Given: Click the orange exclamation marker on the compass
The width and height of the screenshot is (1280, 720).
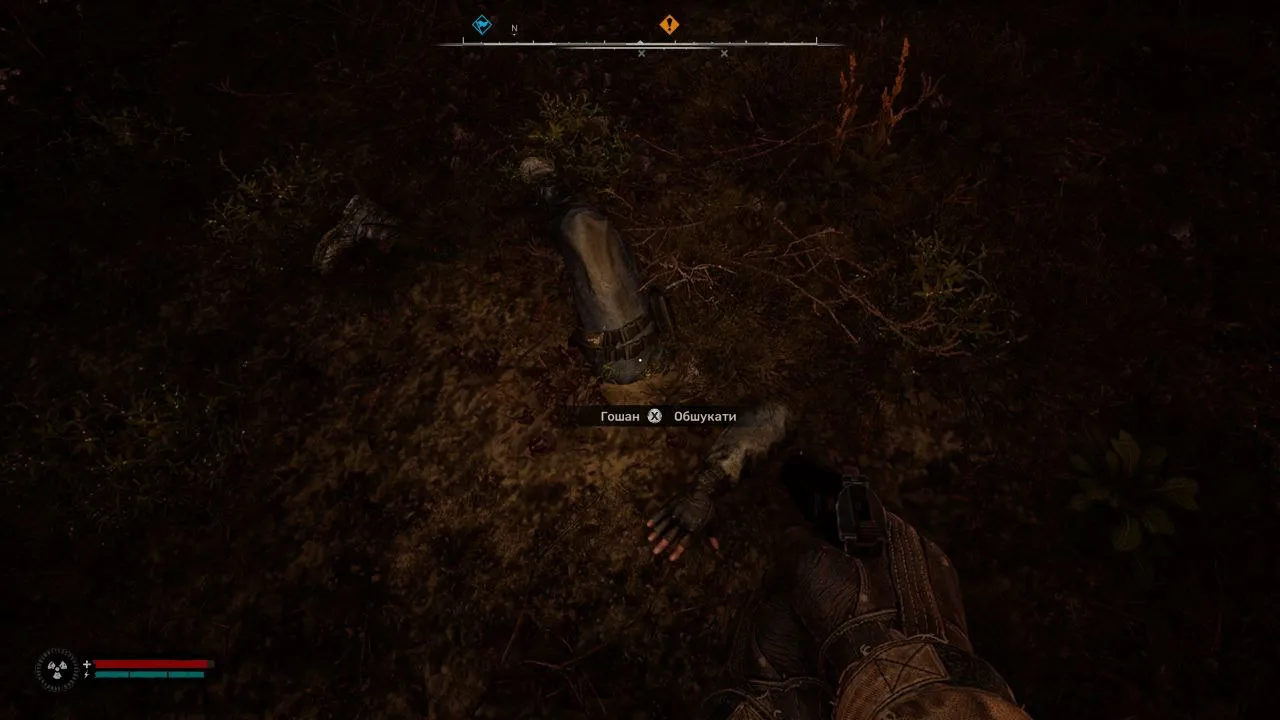Looking at the screenshot, I should point(669,25).
